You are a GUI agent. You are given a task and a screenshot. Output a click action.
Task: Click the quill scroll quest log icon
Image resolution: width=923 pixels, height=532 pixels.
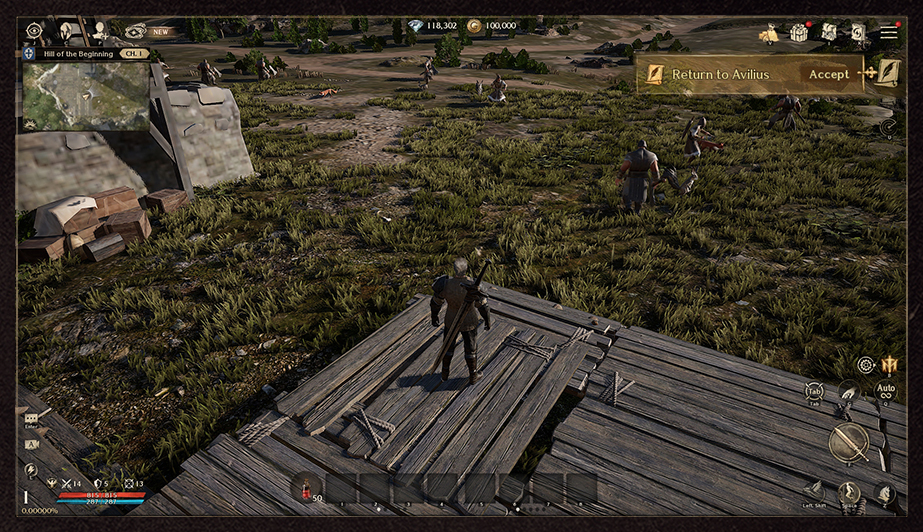(887, 72)
